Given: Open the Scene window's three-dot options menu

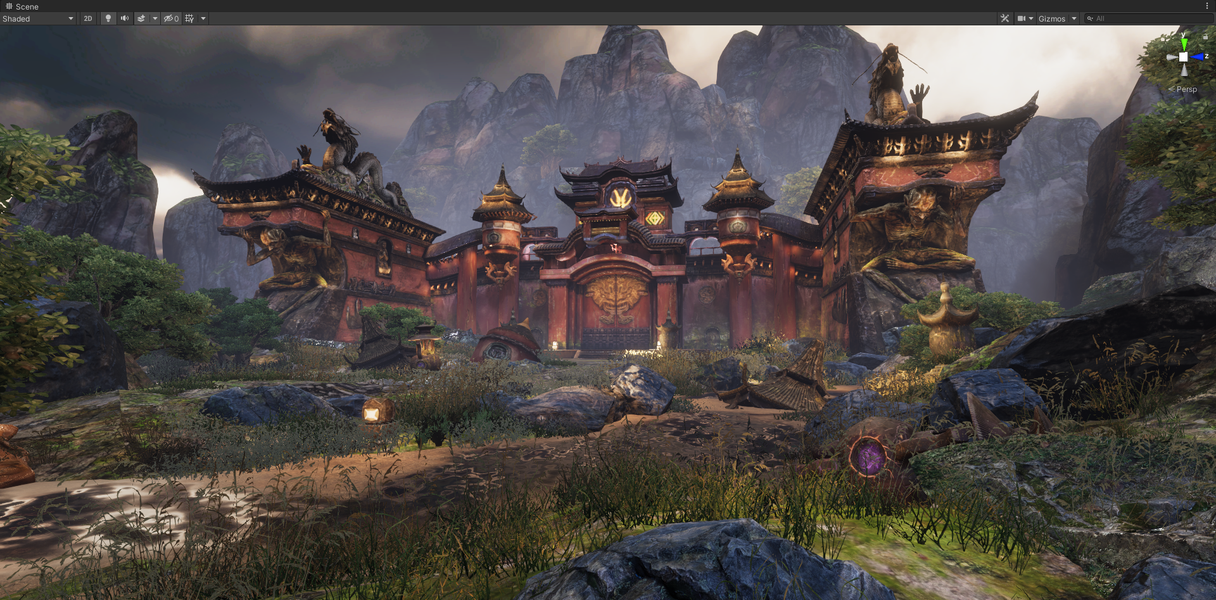Looking at the screenshot, I should click(1207, 6).
